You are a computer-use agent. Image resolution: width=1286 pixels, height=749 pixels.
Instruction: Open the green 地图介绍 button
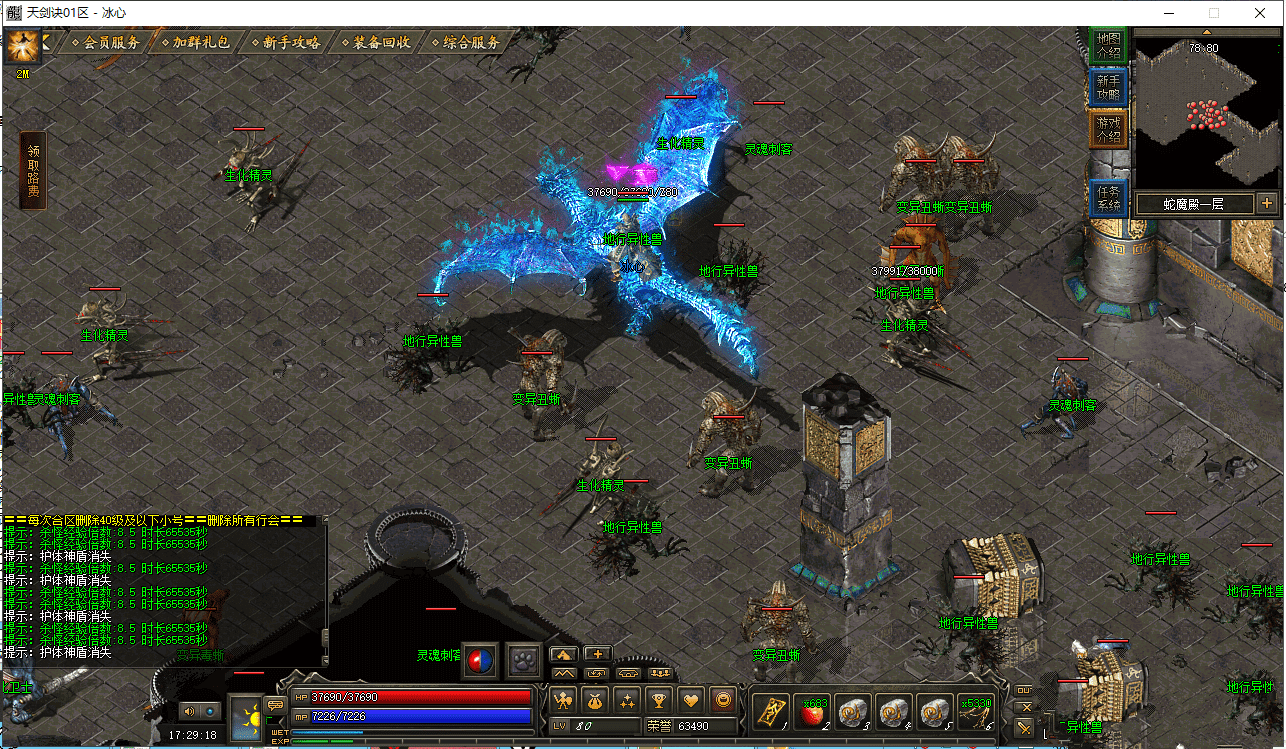[1108, 46]
